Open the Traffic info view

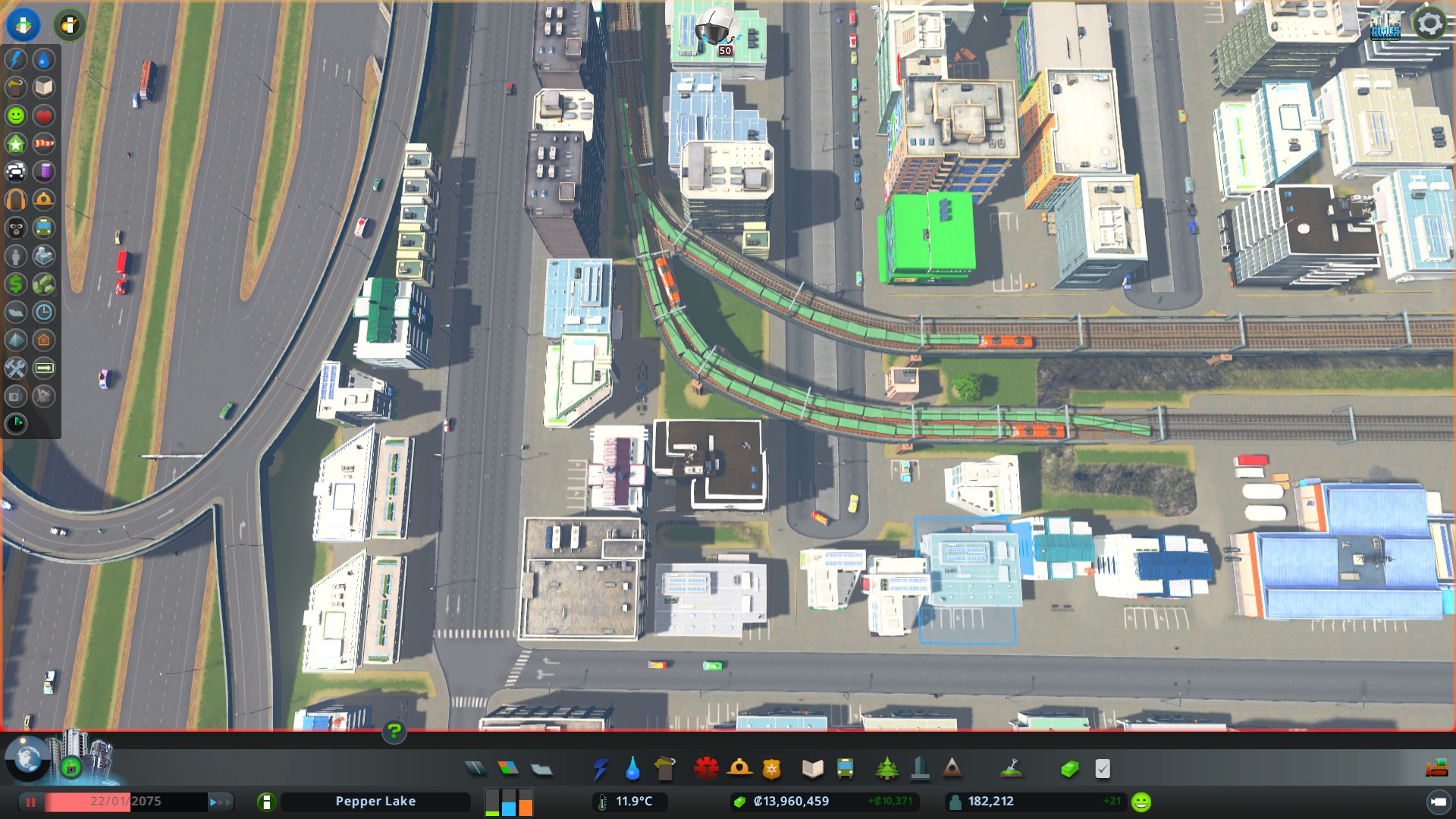pyautogui.click(x=16, y=171)
